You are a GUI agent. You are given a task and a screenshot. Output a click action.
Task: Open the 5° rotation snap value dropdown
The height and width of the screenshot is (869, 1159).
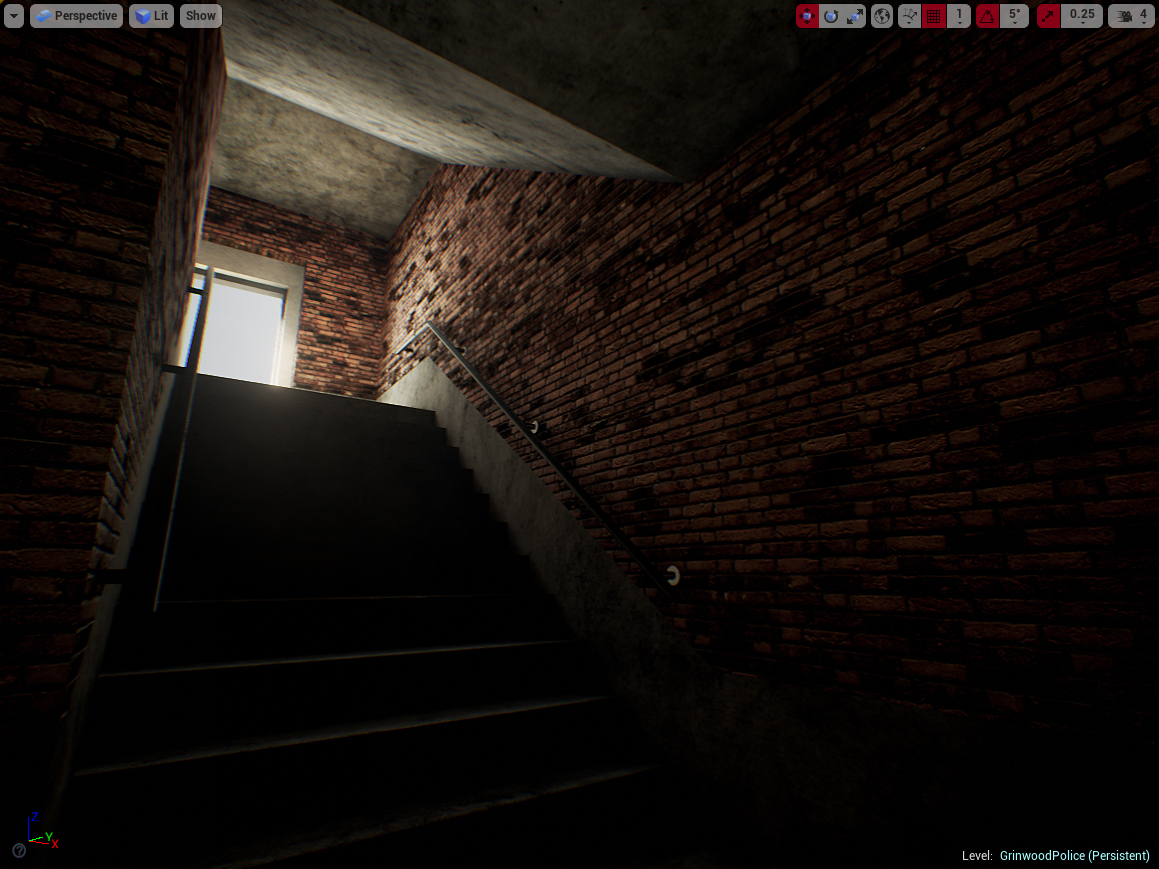(x=1014, y=16)
